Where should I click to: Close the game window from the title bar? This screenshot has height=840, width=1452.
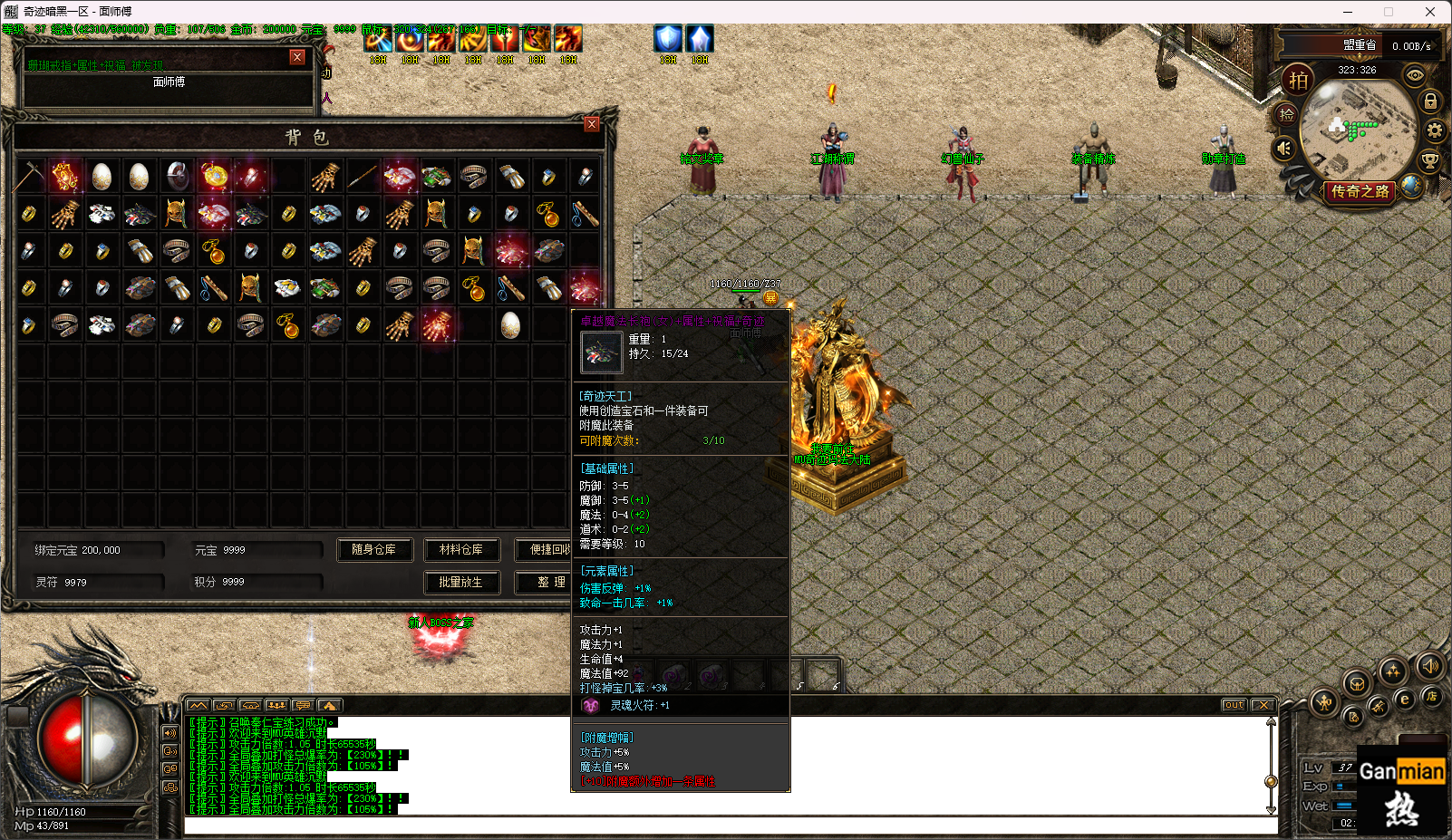point(1430,12)
